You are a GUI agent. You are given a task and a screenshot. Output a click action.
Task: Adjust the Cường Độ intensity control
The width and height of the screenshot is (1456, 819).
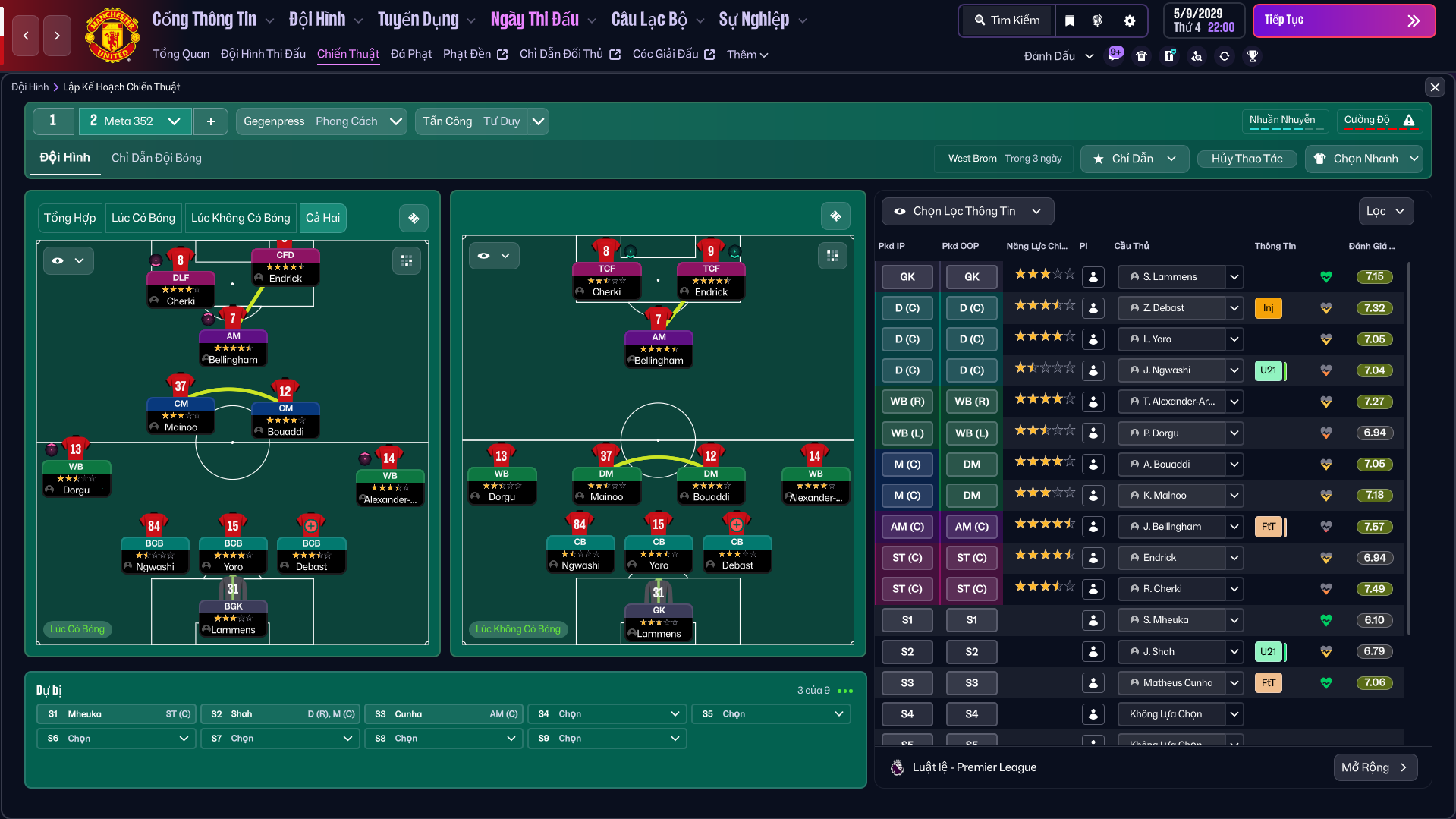[1379, 120]
